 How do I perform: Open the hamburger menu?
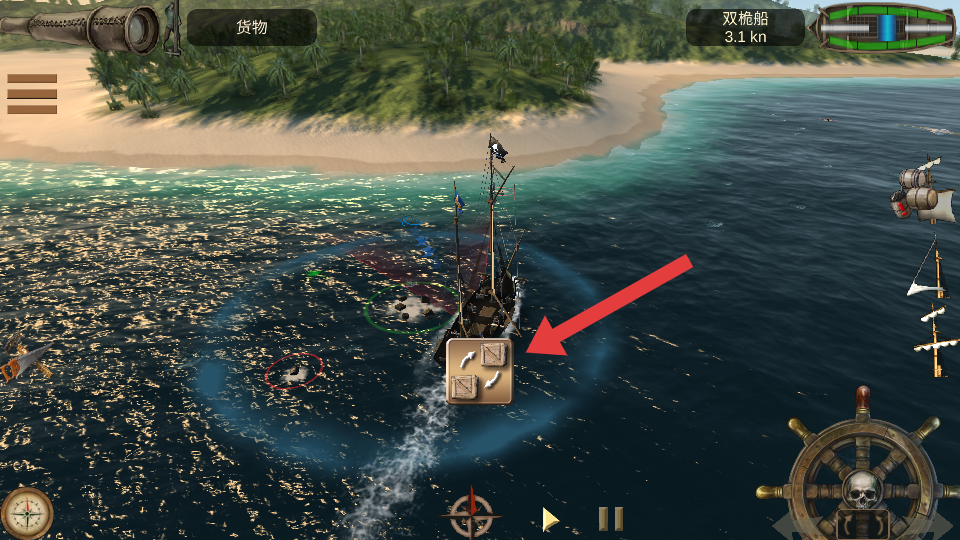(32, 94)
